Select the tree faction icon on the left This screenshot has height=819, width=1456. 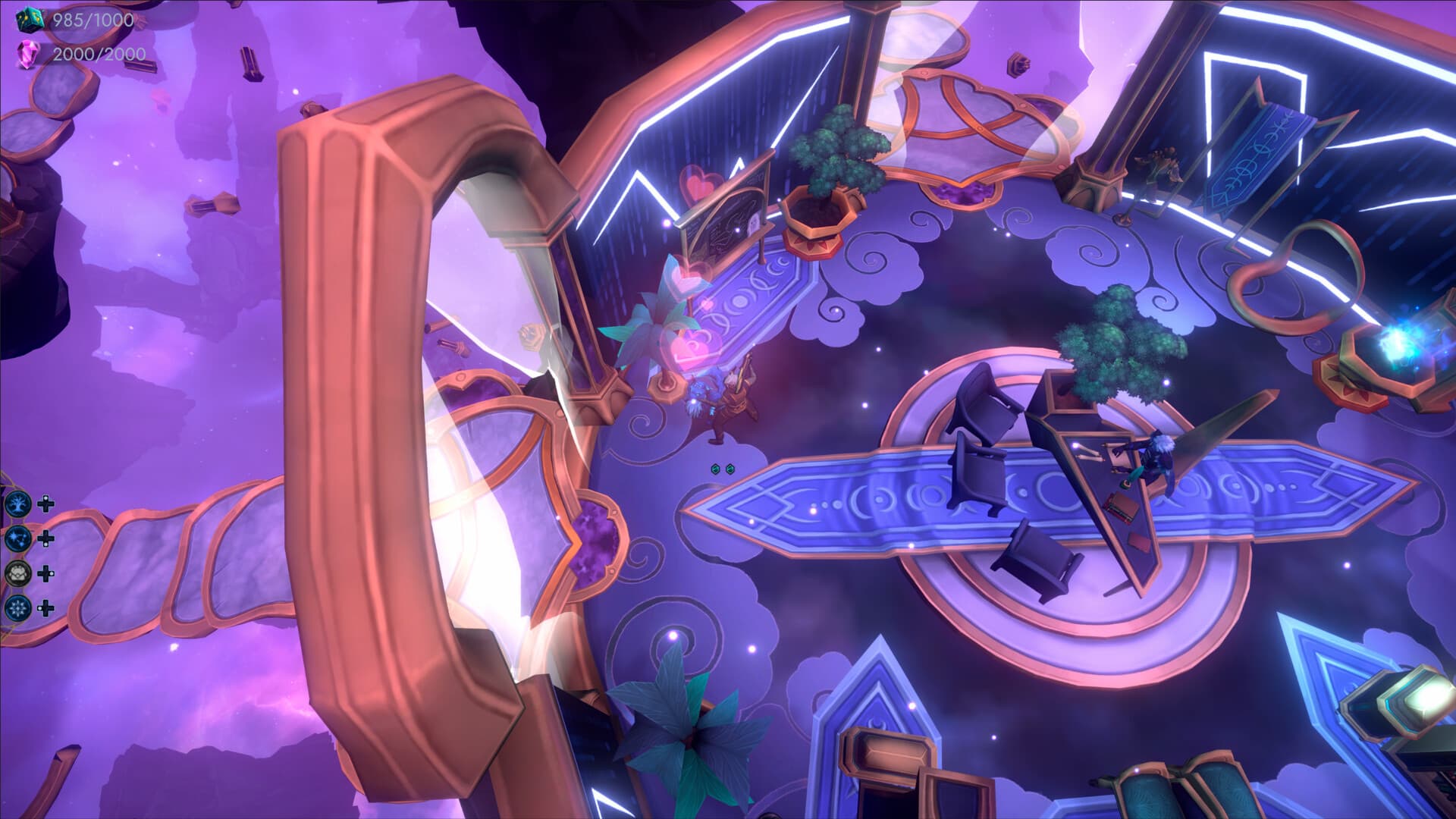tap(17, 504)
